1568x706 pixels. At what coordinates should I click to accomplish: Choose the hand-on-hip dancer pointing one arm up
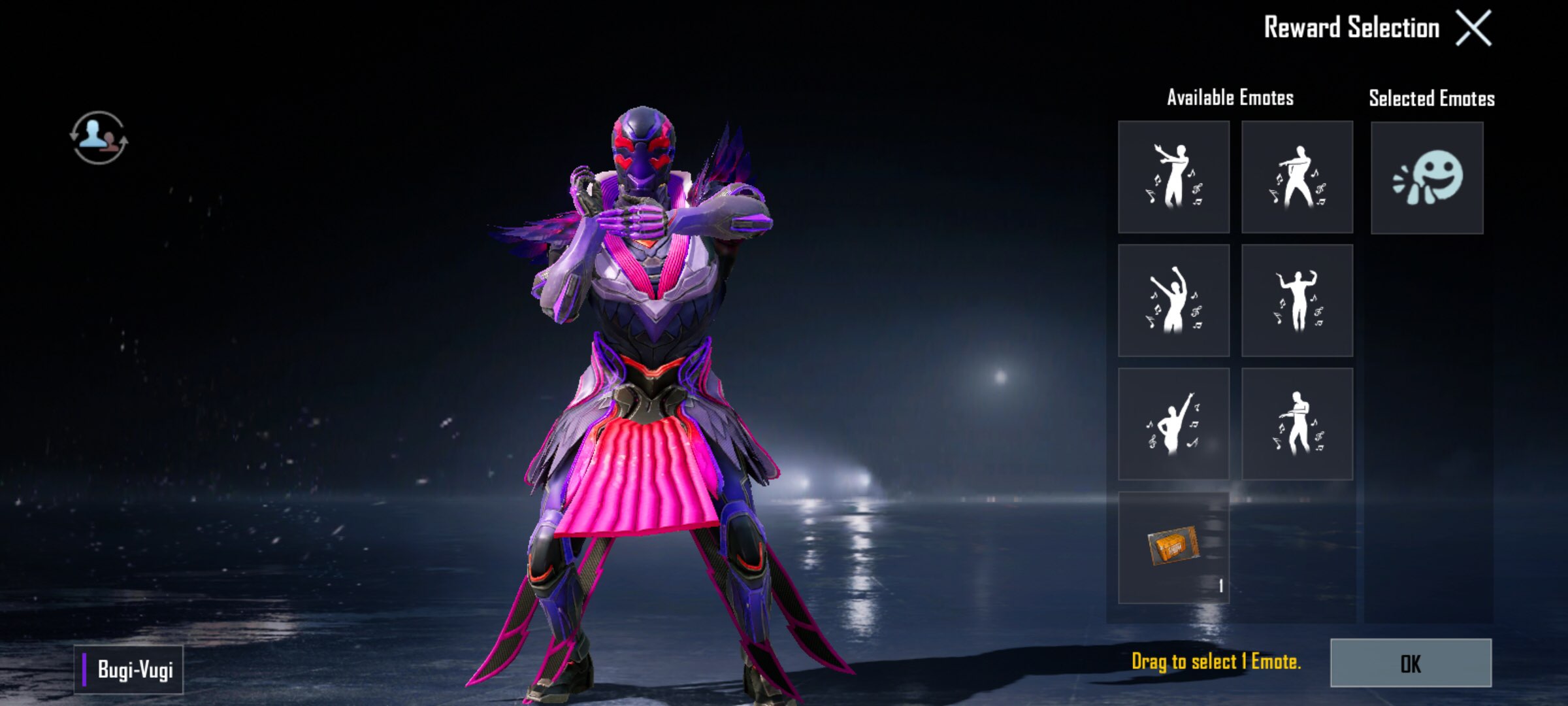coord(1173,424)
